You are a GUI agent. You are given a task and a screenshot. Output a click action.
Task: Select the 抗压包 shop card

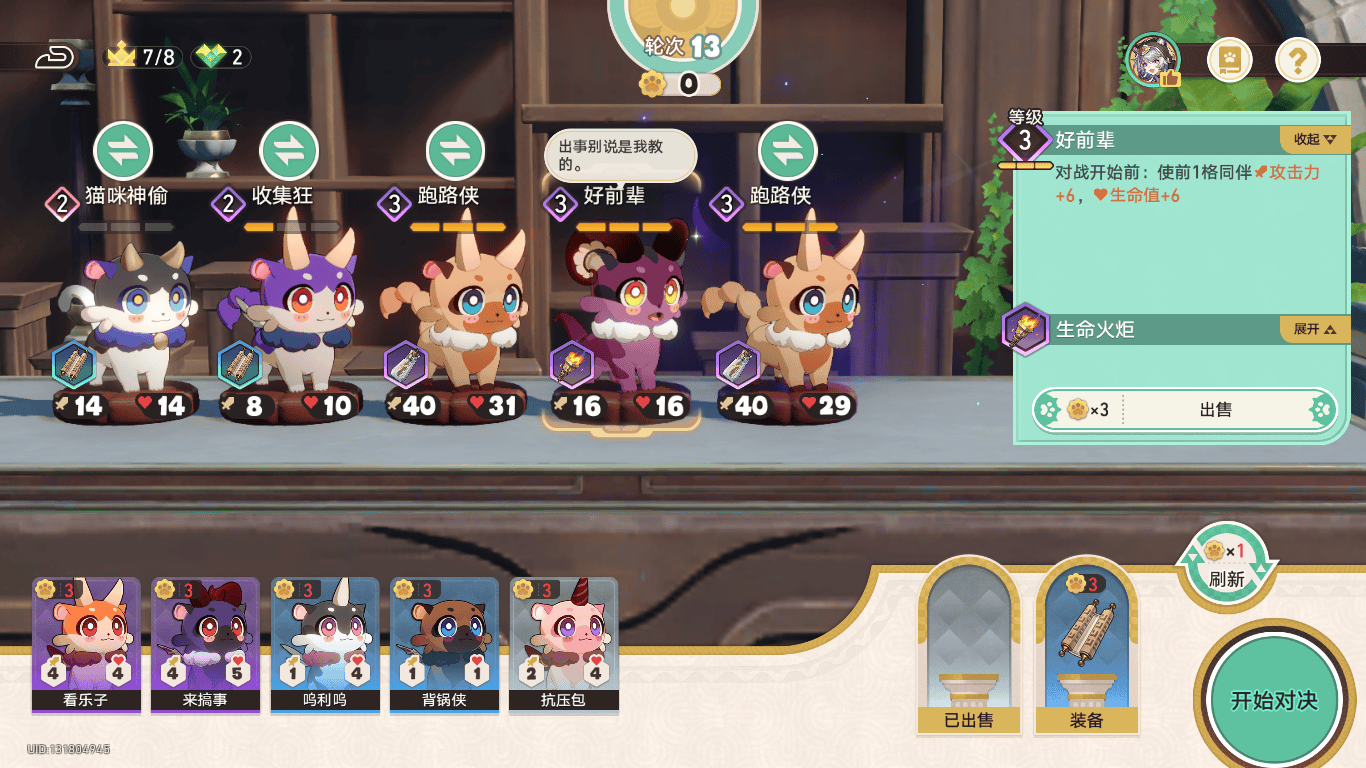[564, 644]
